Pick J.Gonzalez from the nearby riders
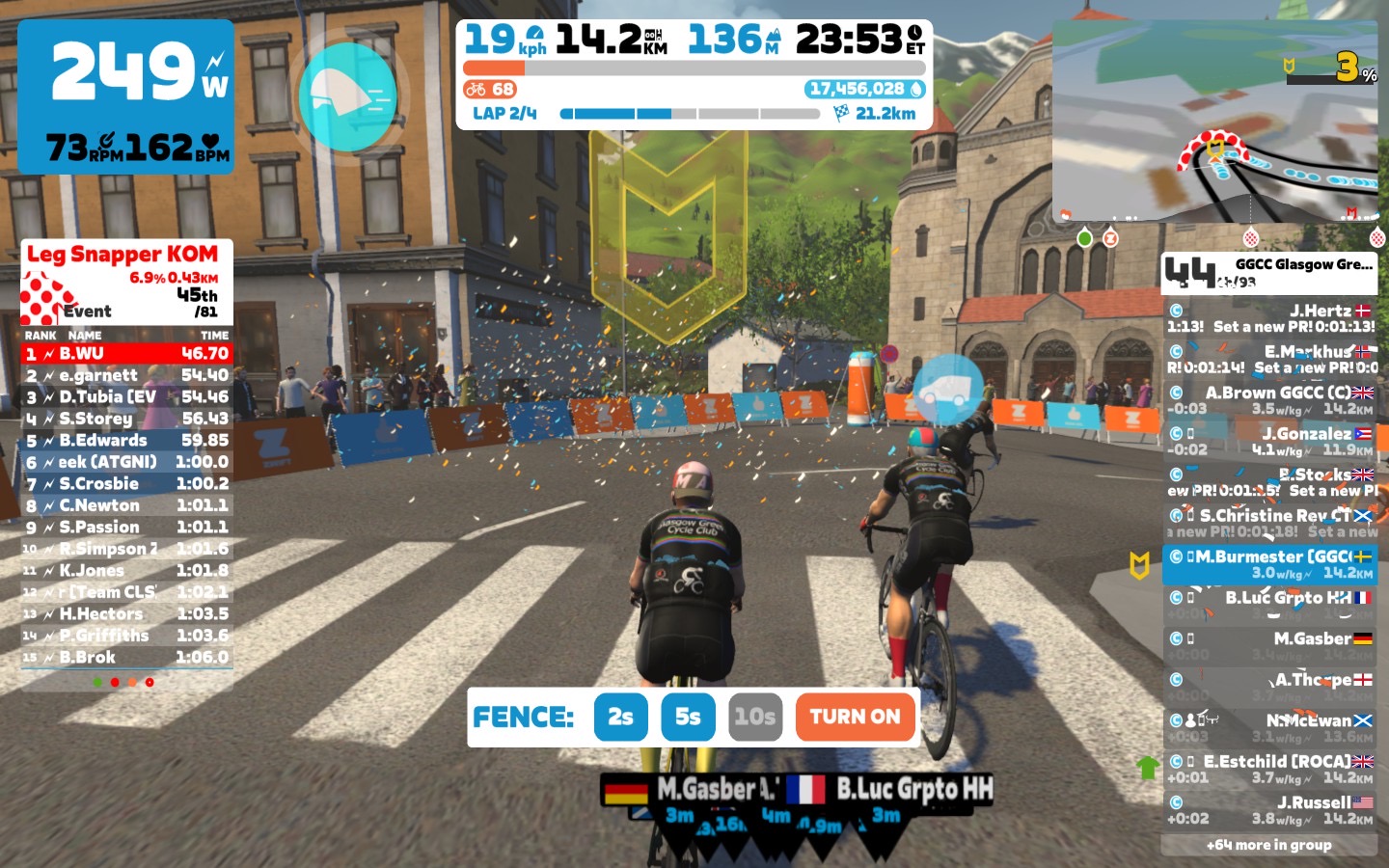1389x868 pixels. (1269, 442)
